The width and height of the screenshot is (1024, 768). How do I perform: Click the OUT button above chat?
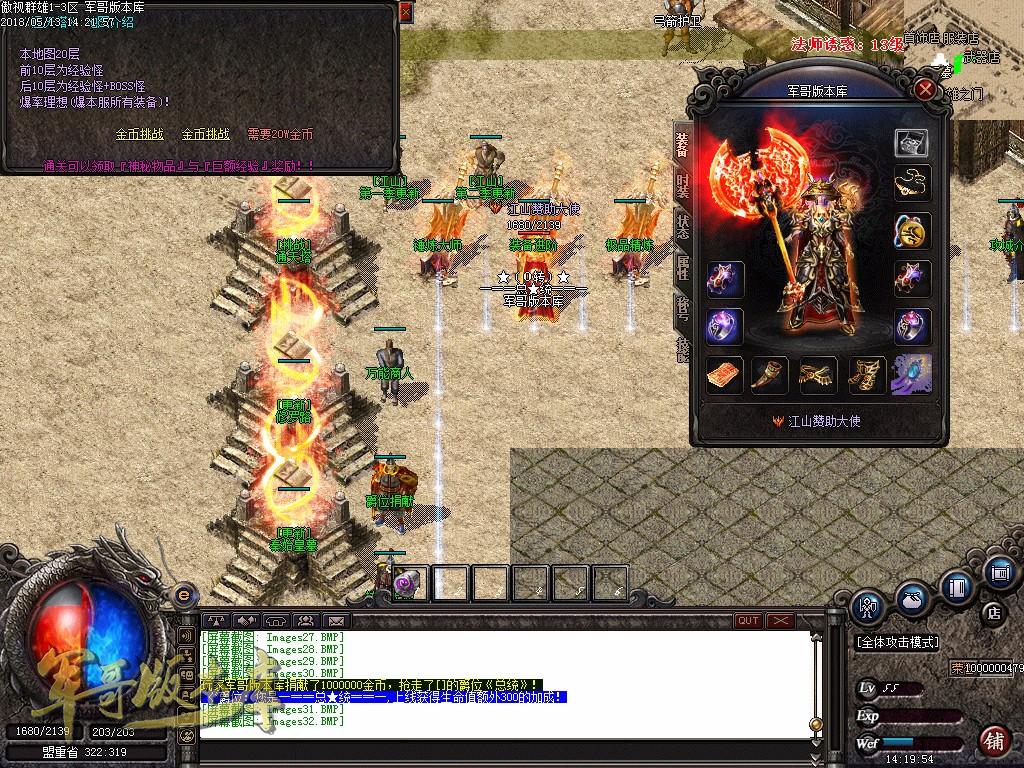(x=748, y=621)
